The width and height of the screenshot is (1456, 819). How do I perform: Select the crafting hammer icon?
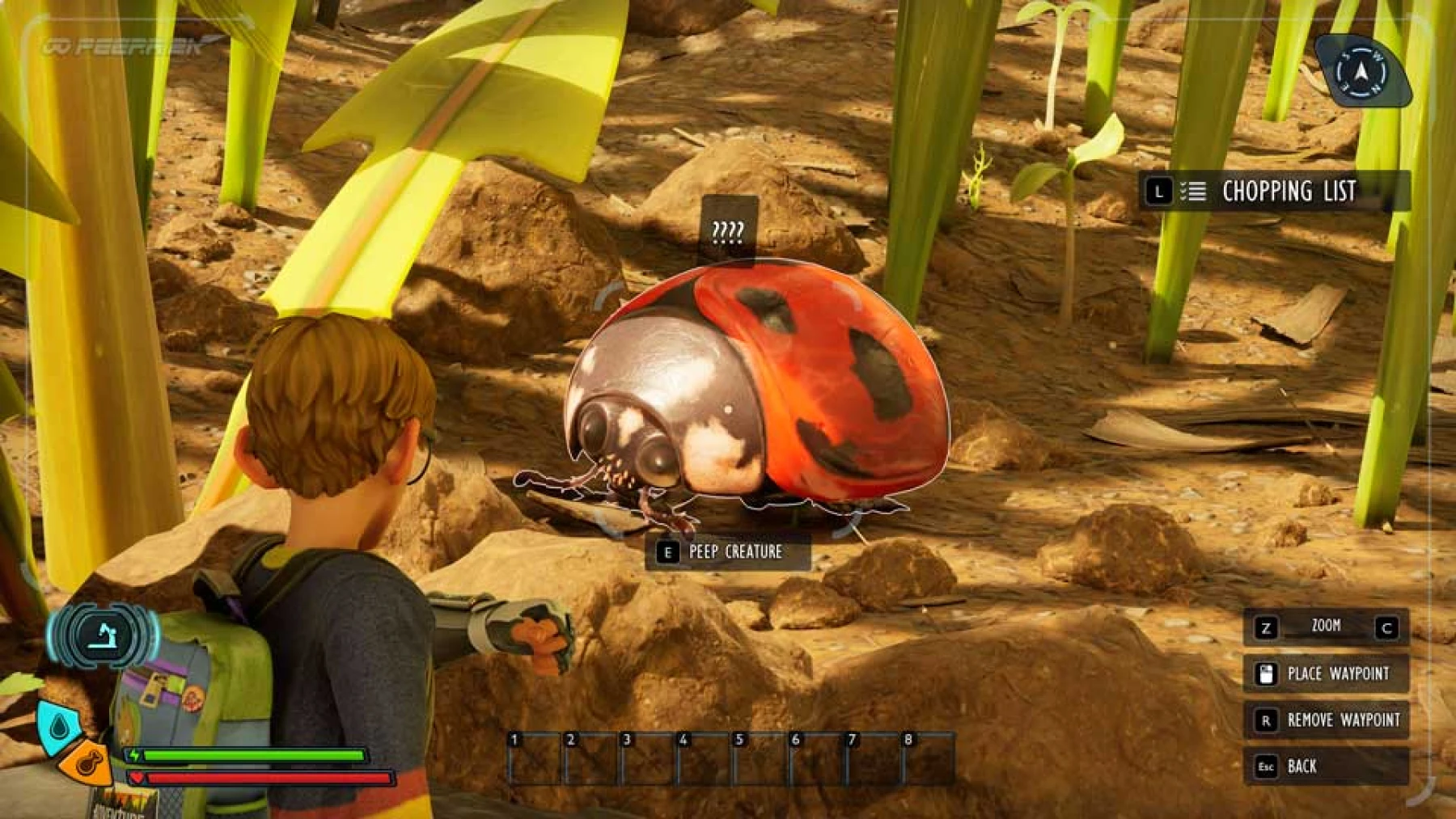(105, 636)
